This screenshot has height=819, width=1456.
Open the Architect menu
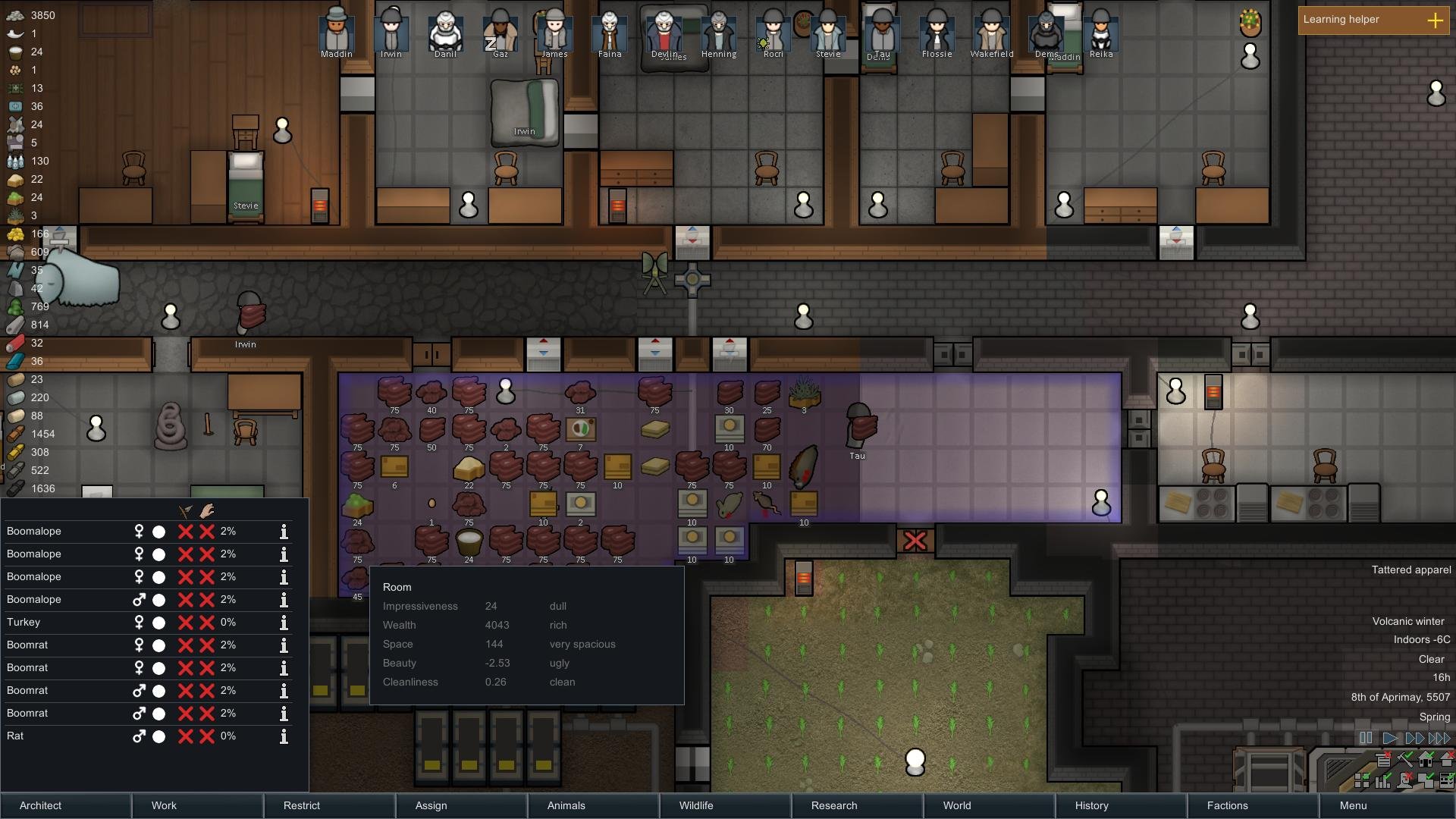66,805
